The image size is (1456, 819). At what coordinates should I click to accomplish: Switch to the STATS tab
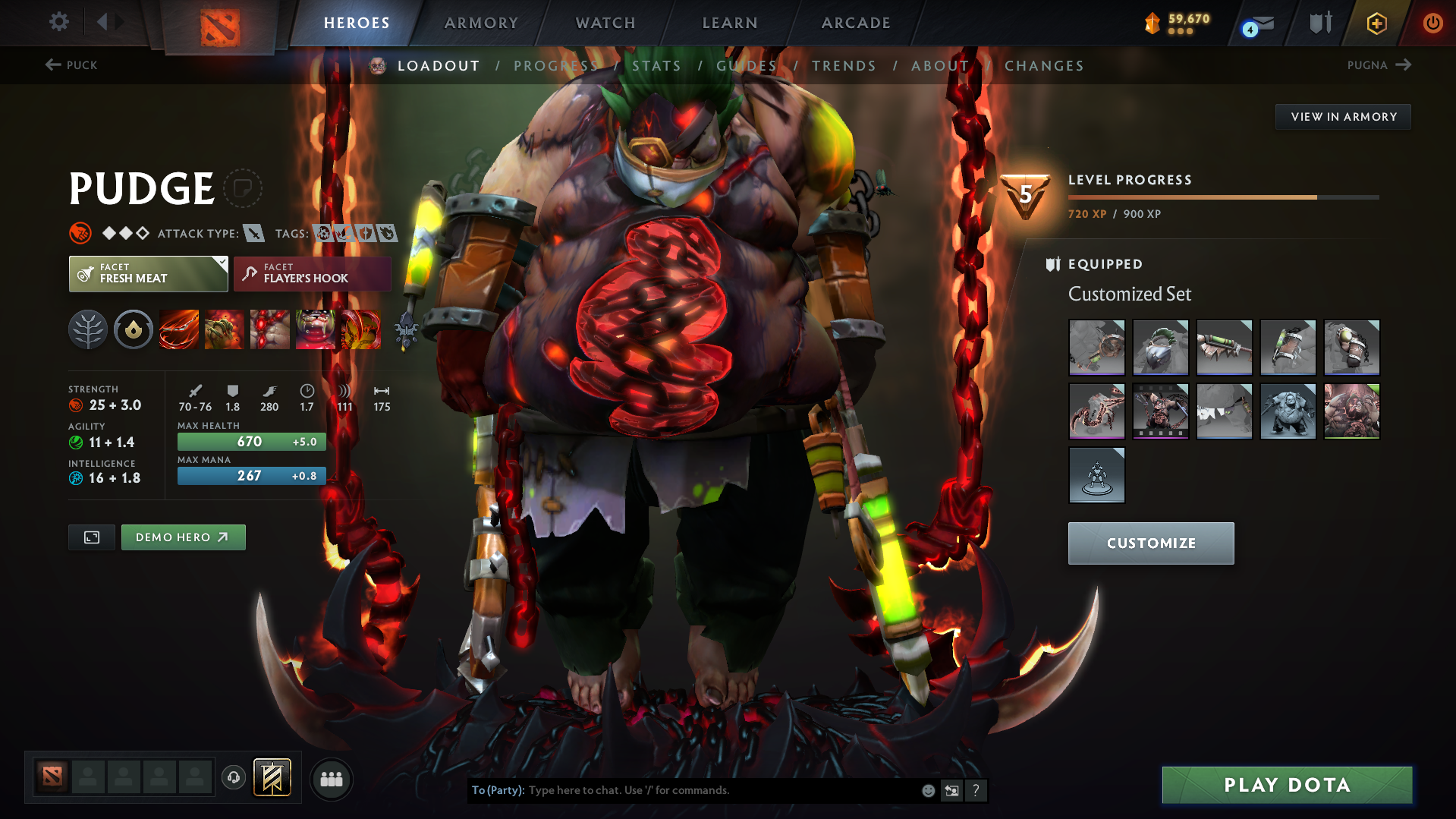point(657,65)
